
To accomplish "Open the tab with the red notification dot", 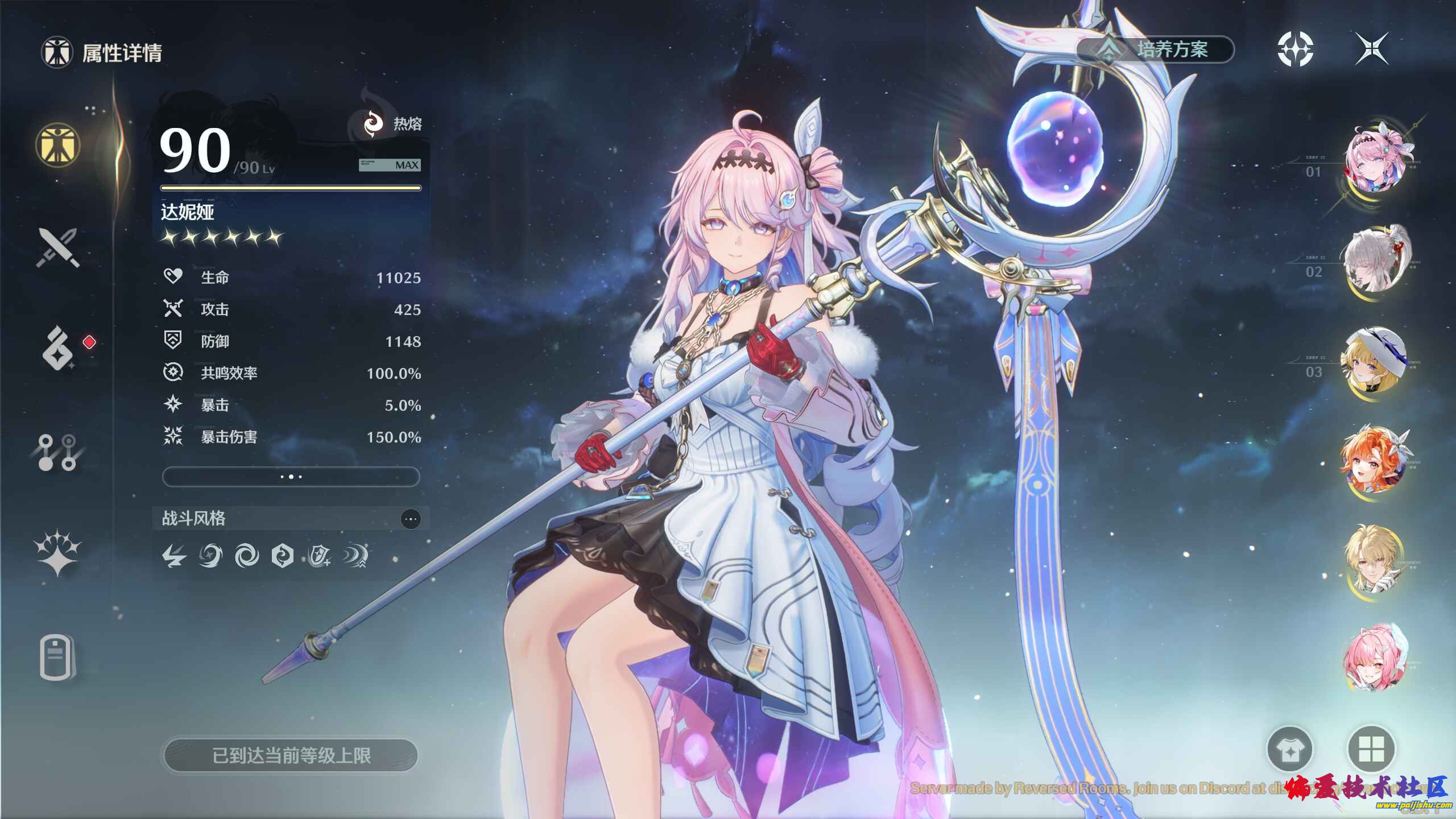I will pyautogui.click(x=59, y=348).
